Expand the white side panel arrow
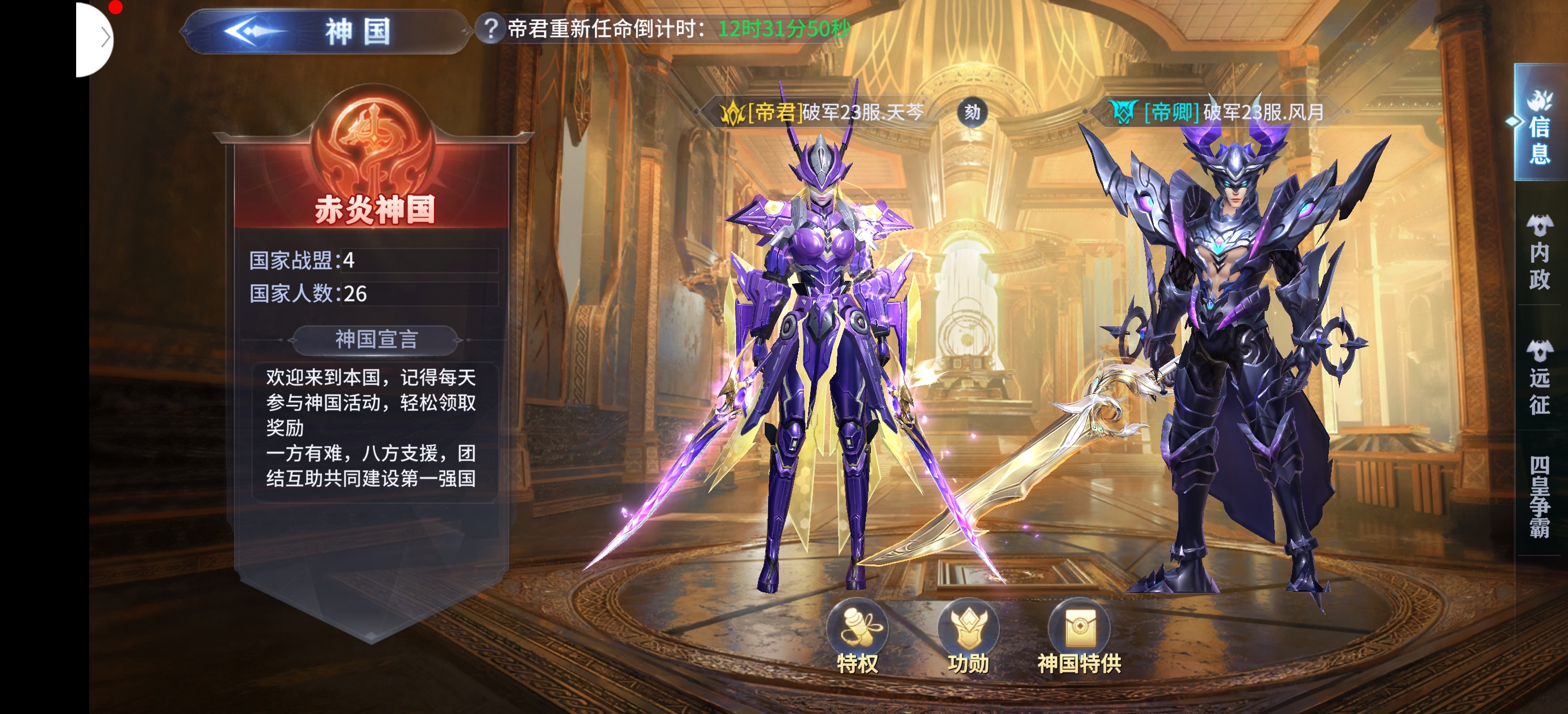The height and width of the screenshot is (714, 1568). 105,38
